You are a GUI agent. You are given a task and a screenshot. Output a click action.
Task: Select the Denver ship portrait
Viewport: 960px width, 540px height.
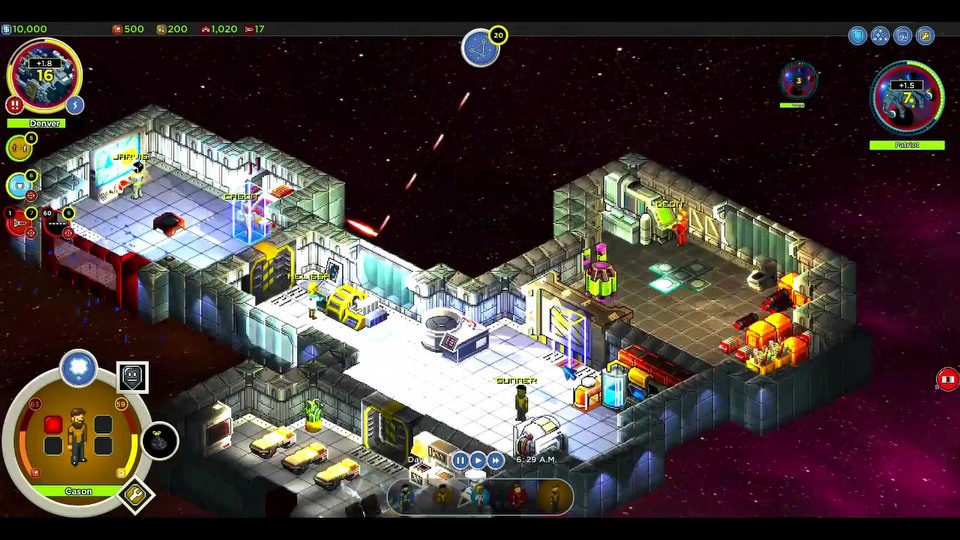[44, 75]
